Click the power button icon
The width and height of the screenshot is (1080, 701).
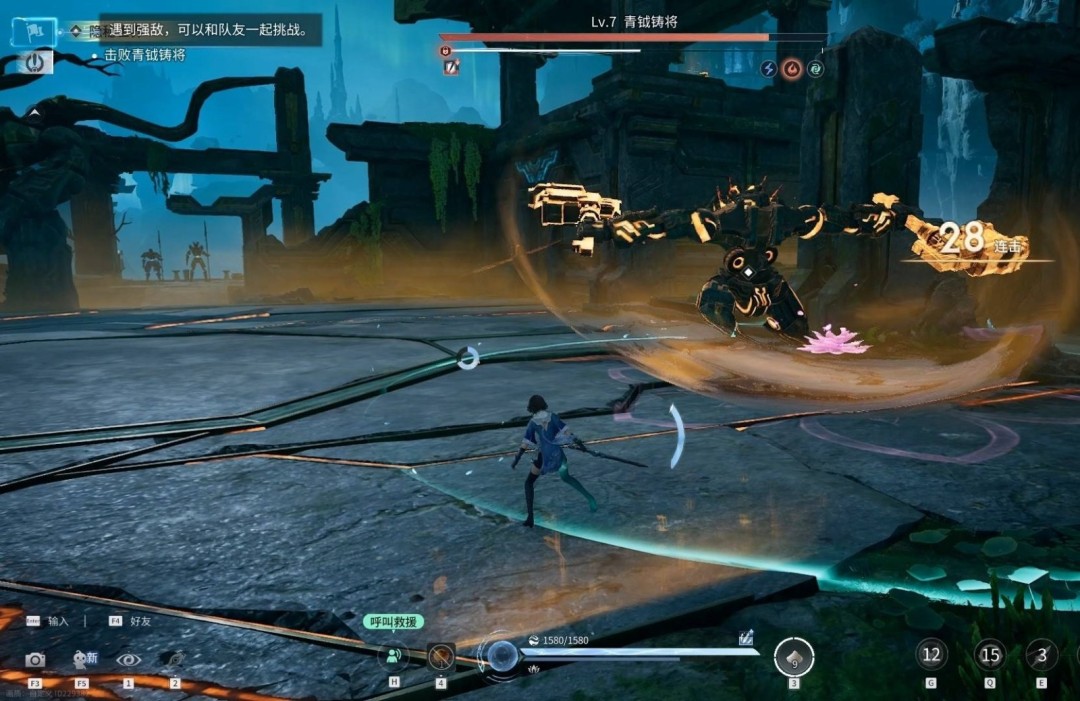coord(35,62)
